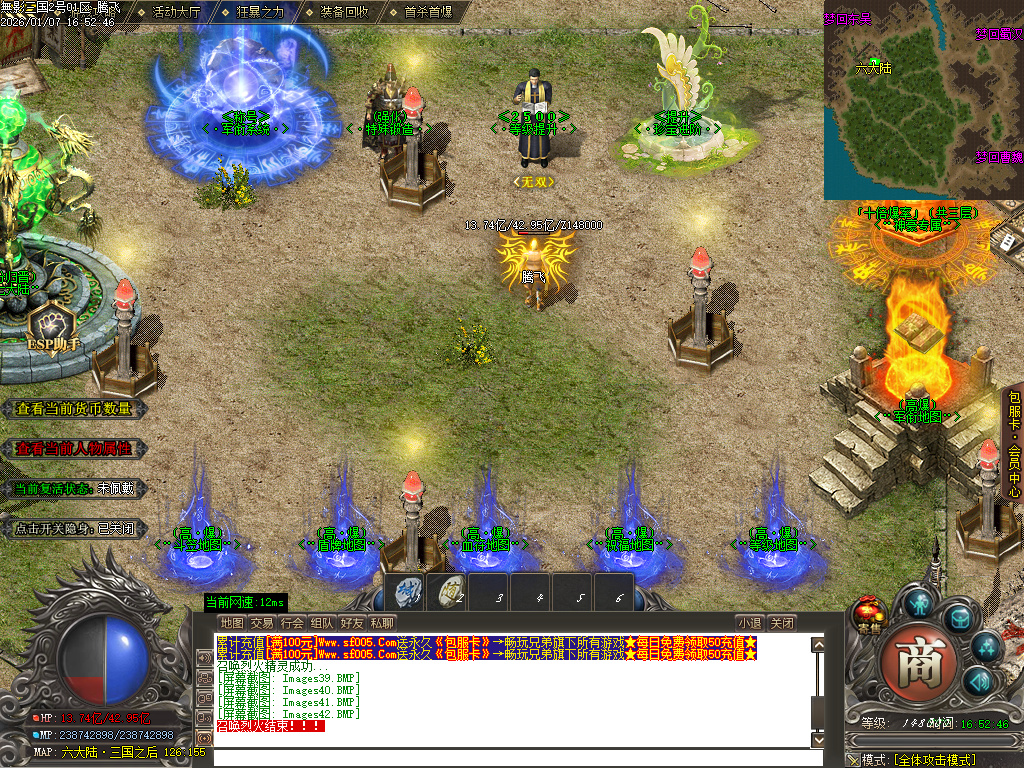Click 查看当前货币数量 to view currency
Screen dimensions: 1024x768
74,408
